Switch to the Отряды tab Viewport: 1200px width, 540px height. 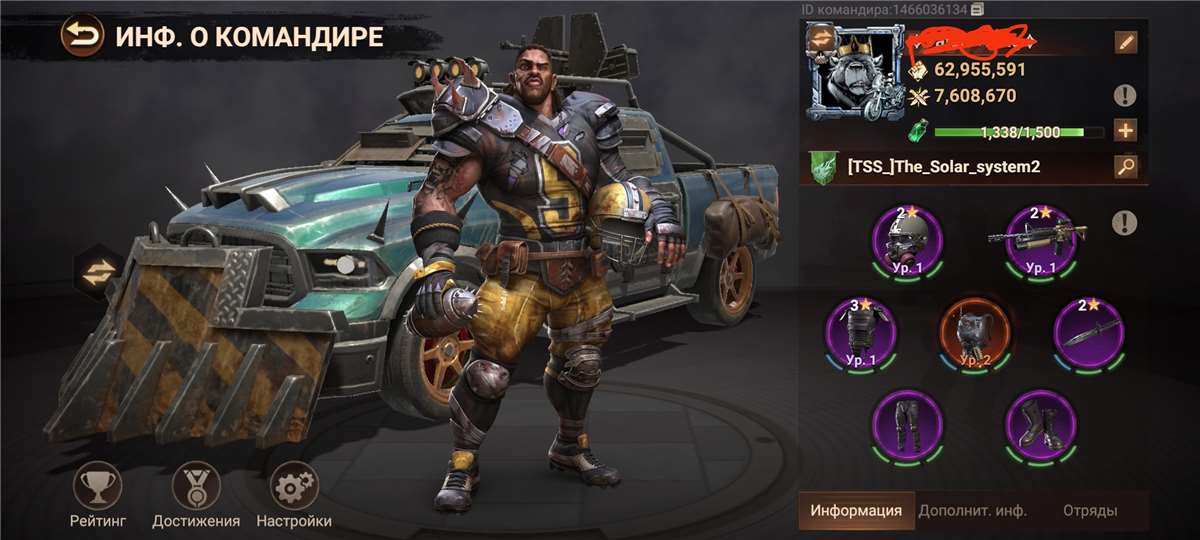coord(1089,510)
